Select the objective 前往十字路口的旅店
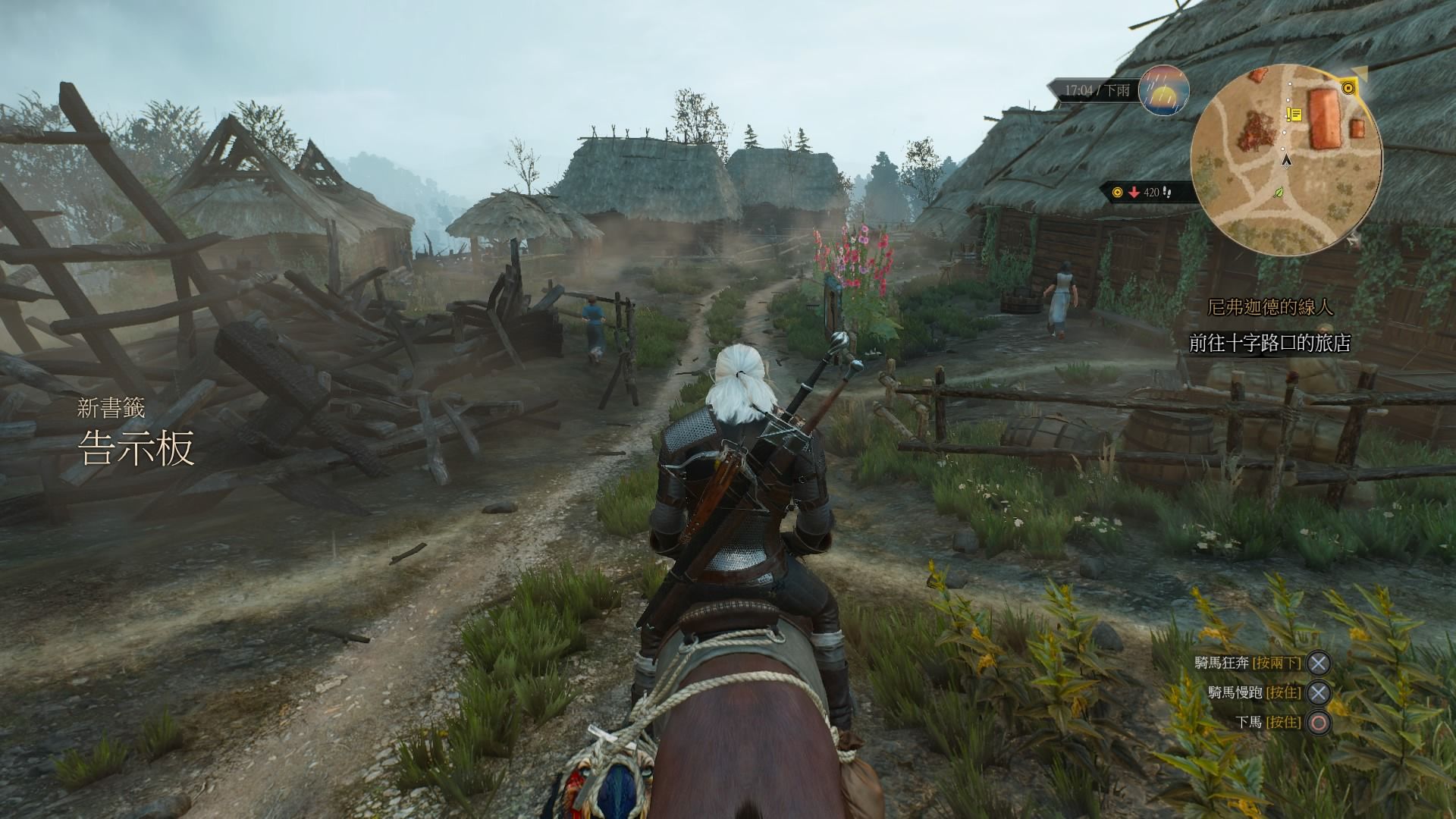Image resolution: width=1456 pixels, height=819 pixels. [1270, 343]
